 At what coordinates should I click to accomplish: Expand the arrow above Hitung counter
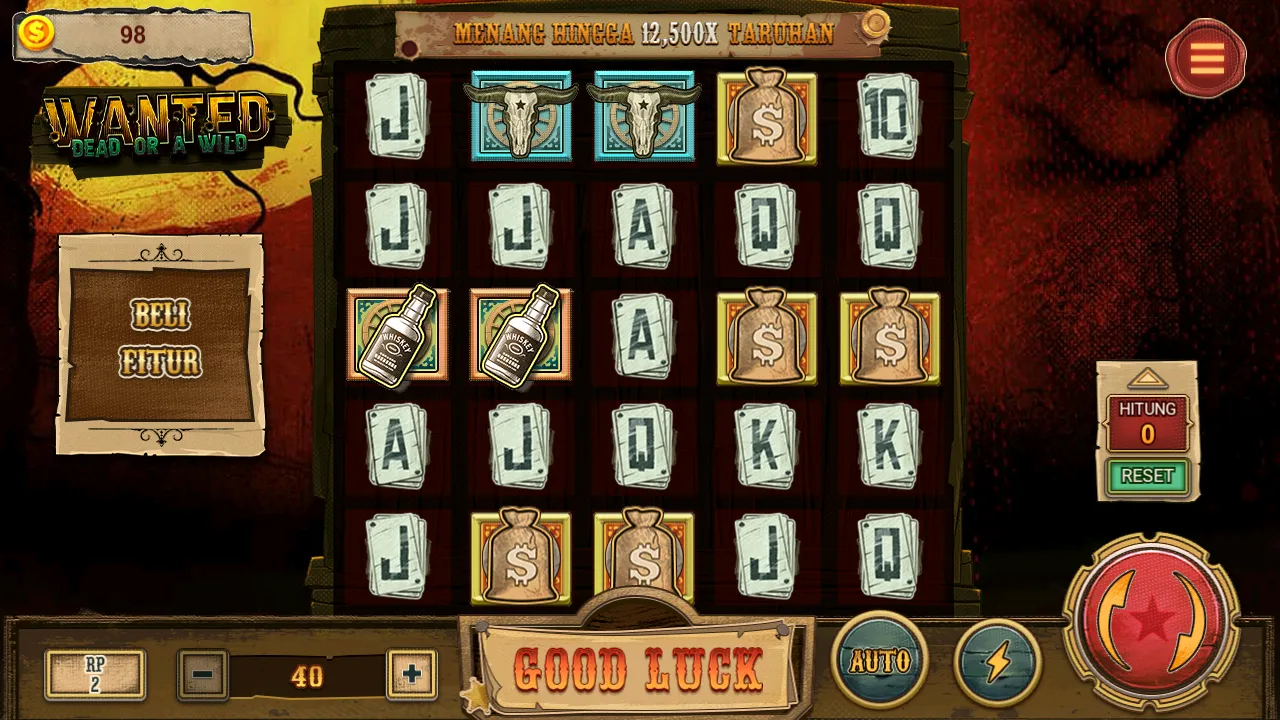[x=1147, y=379]
